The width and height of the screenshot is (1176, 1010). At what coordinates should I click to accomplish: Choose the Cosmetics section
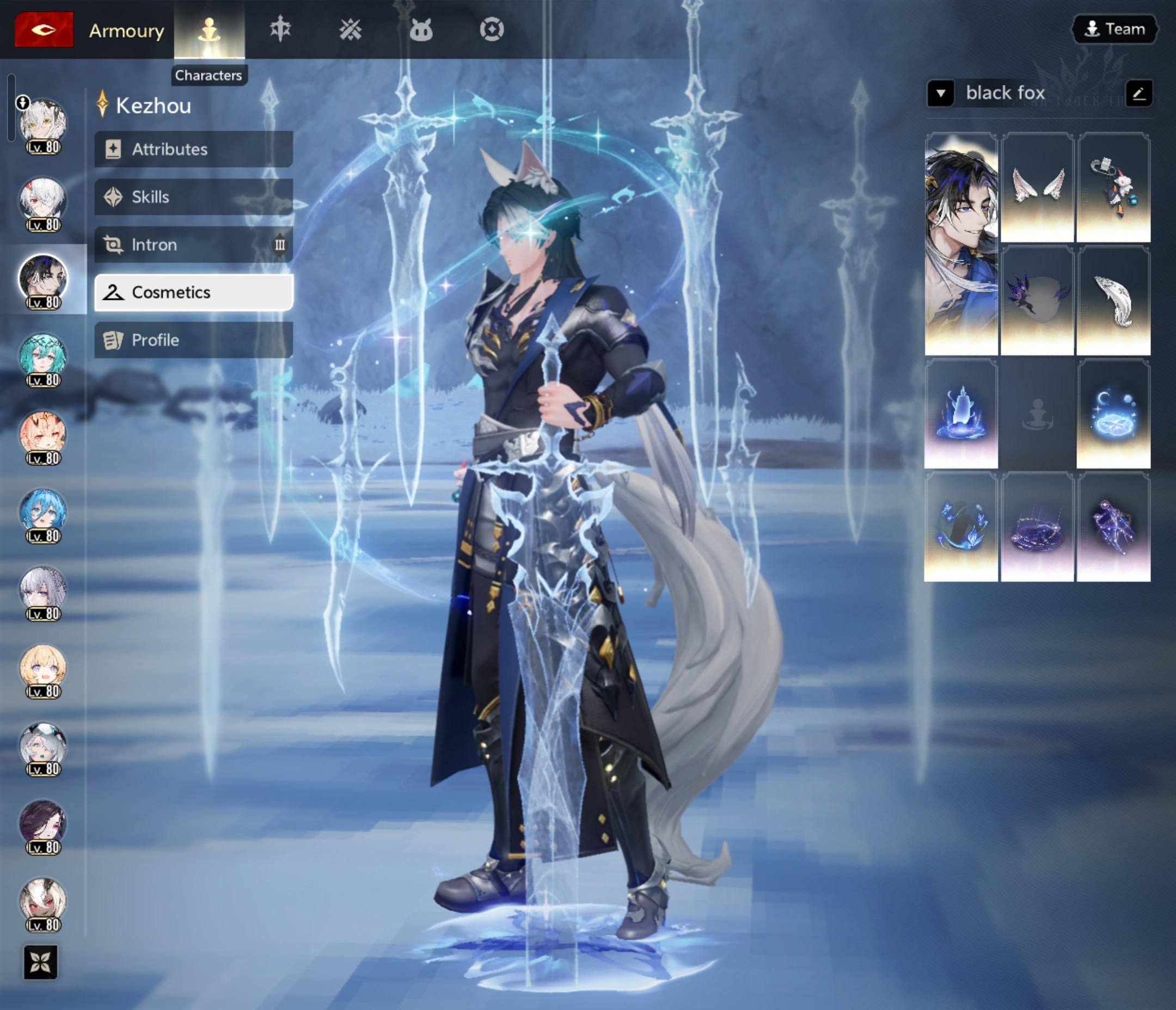tap(193, 292)
